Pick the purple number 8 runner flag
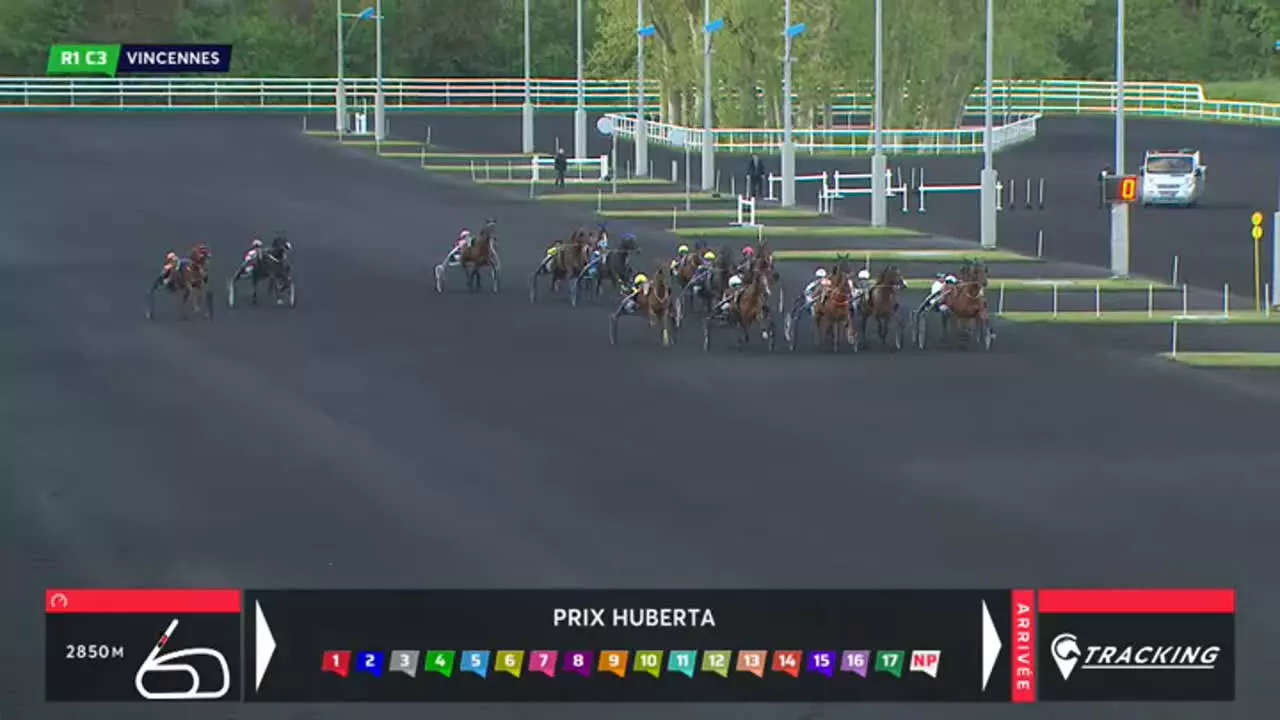The image size is (1280, 720). tap(577, 662)
